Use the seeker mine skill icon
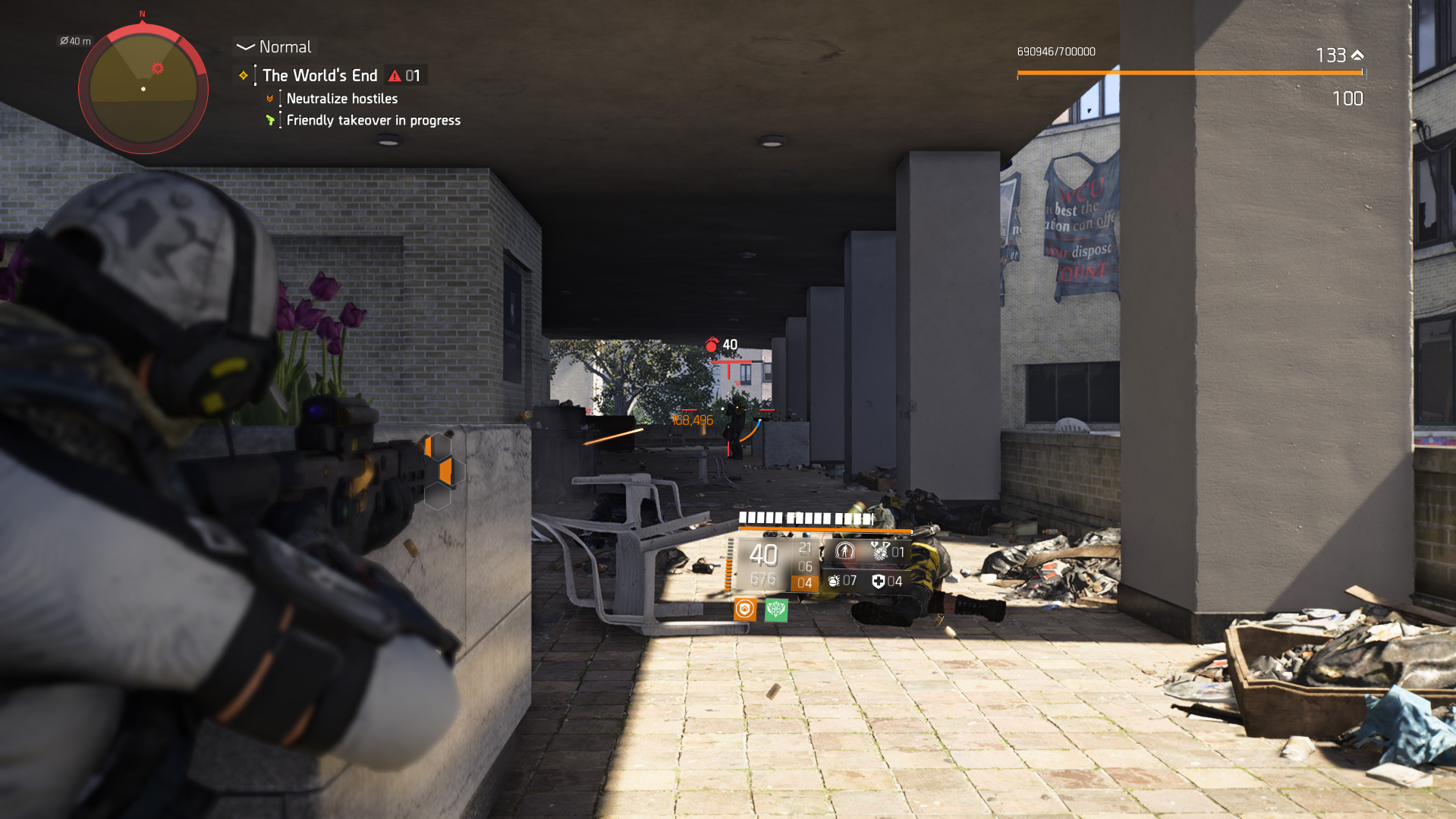1456x819 pixels. click(880, 551)
